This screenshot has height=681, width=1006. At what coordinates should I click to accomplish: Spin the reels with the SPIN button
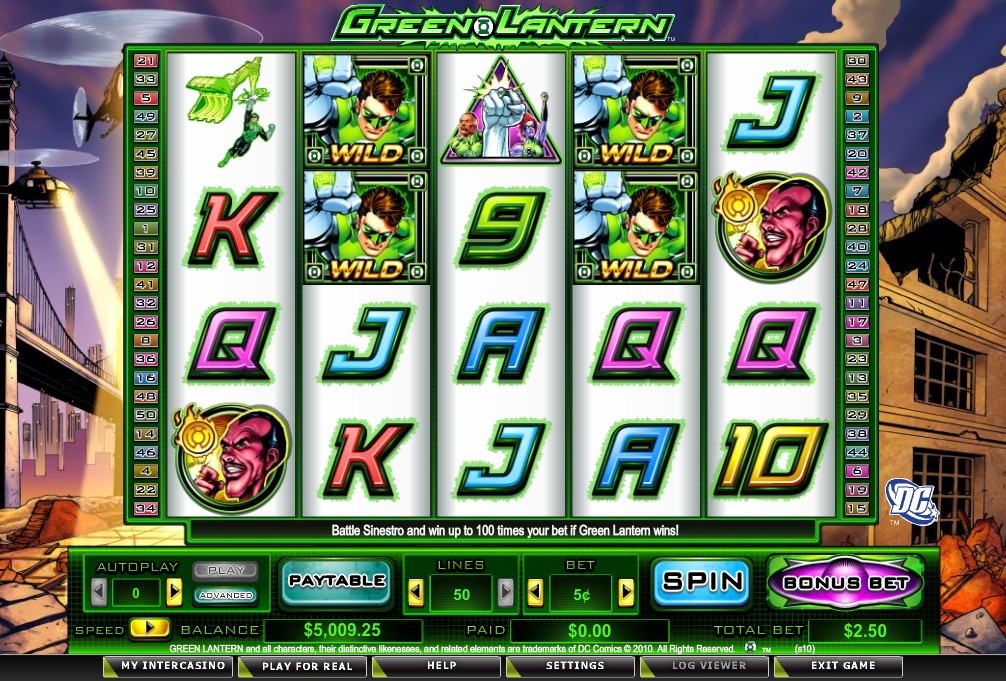tap(702, 582)
